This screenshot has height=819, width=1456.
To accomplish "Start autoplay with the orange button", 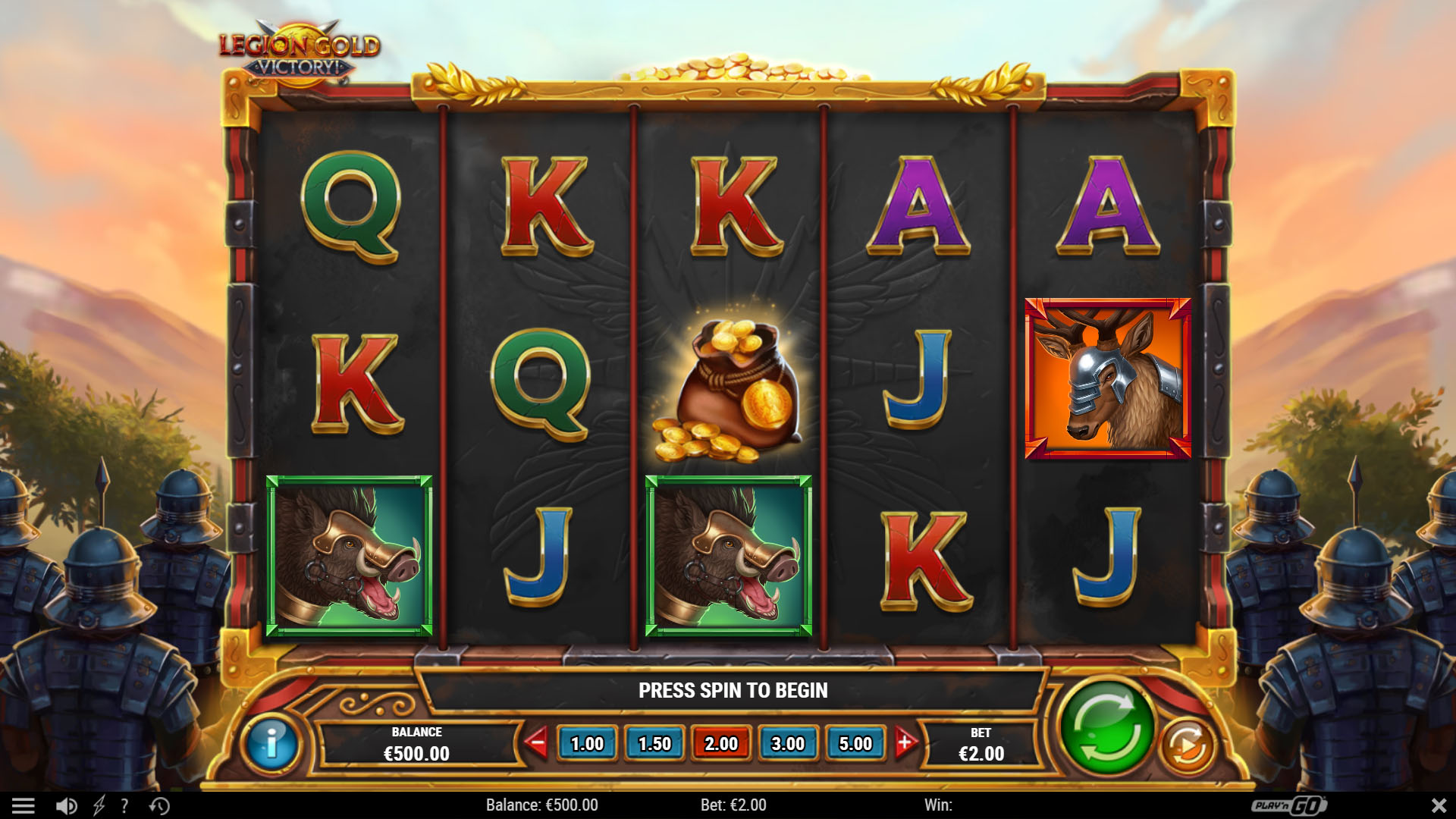I will pos(1187,746).
